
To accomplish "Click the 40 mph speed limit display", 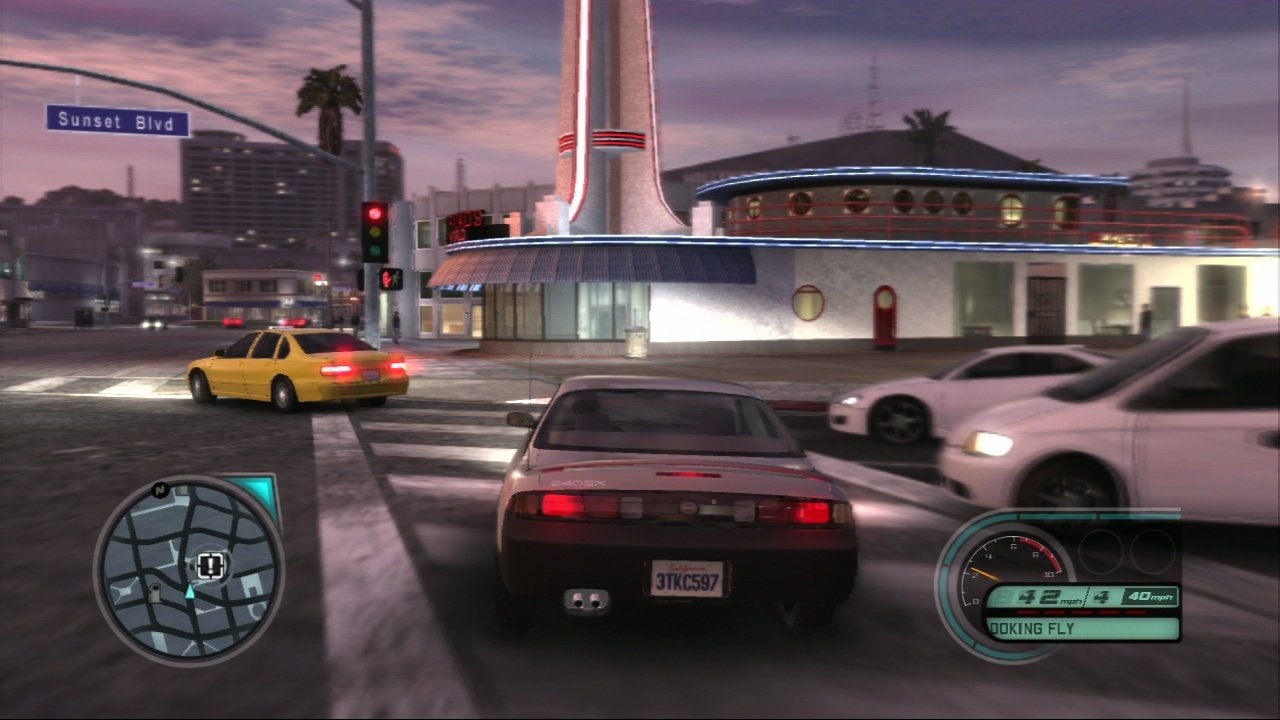I will pos(1150,596).
